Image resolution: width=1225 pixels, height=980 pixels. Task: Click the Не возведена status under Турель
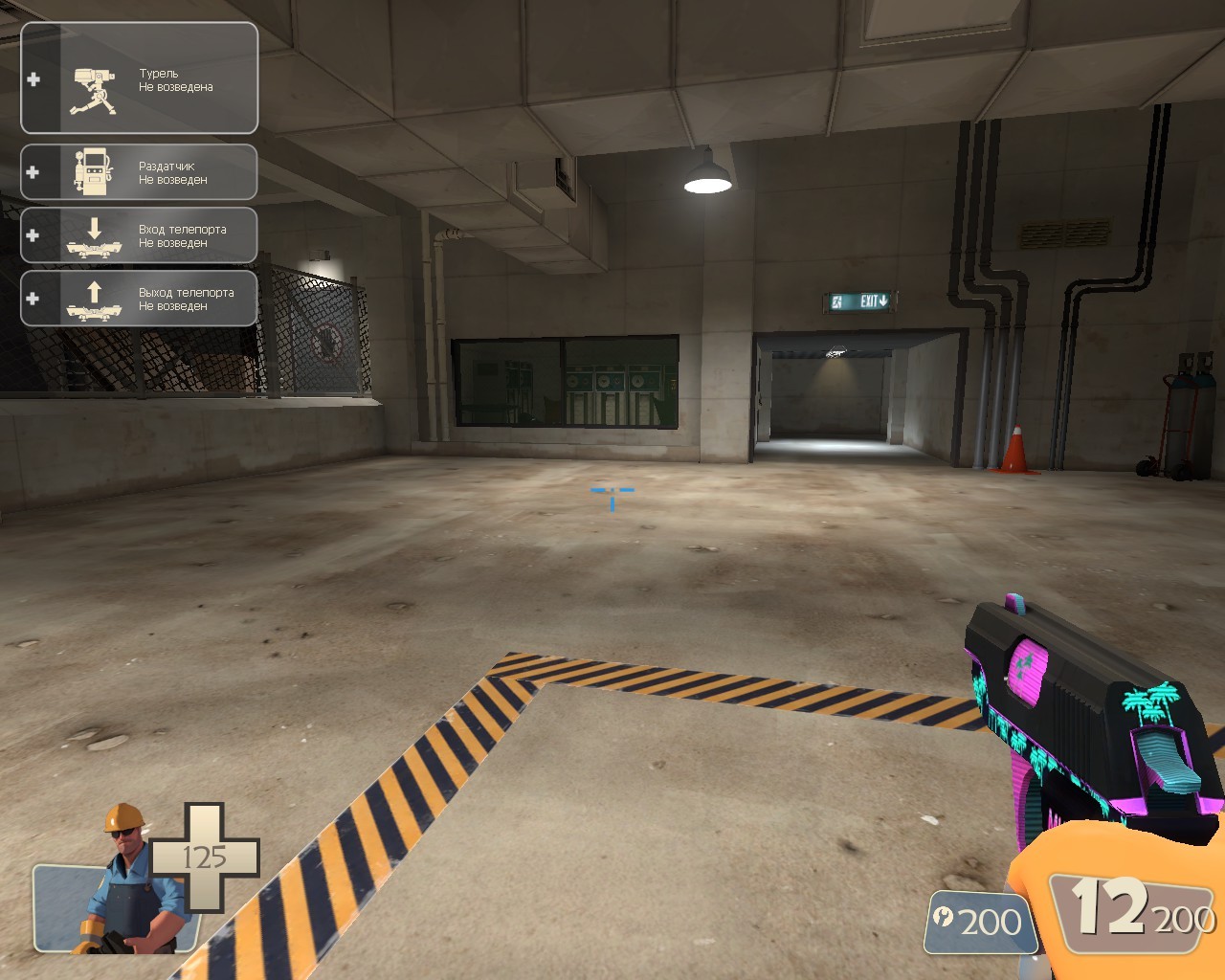[177, 85]
